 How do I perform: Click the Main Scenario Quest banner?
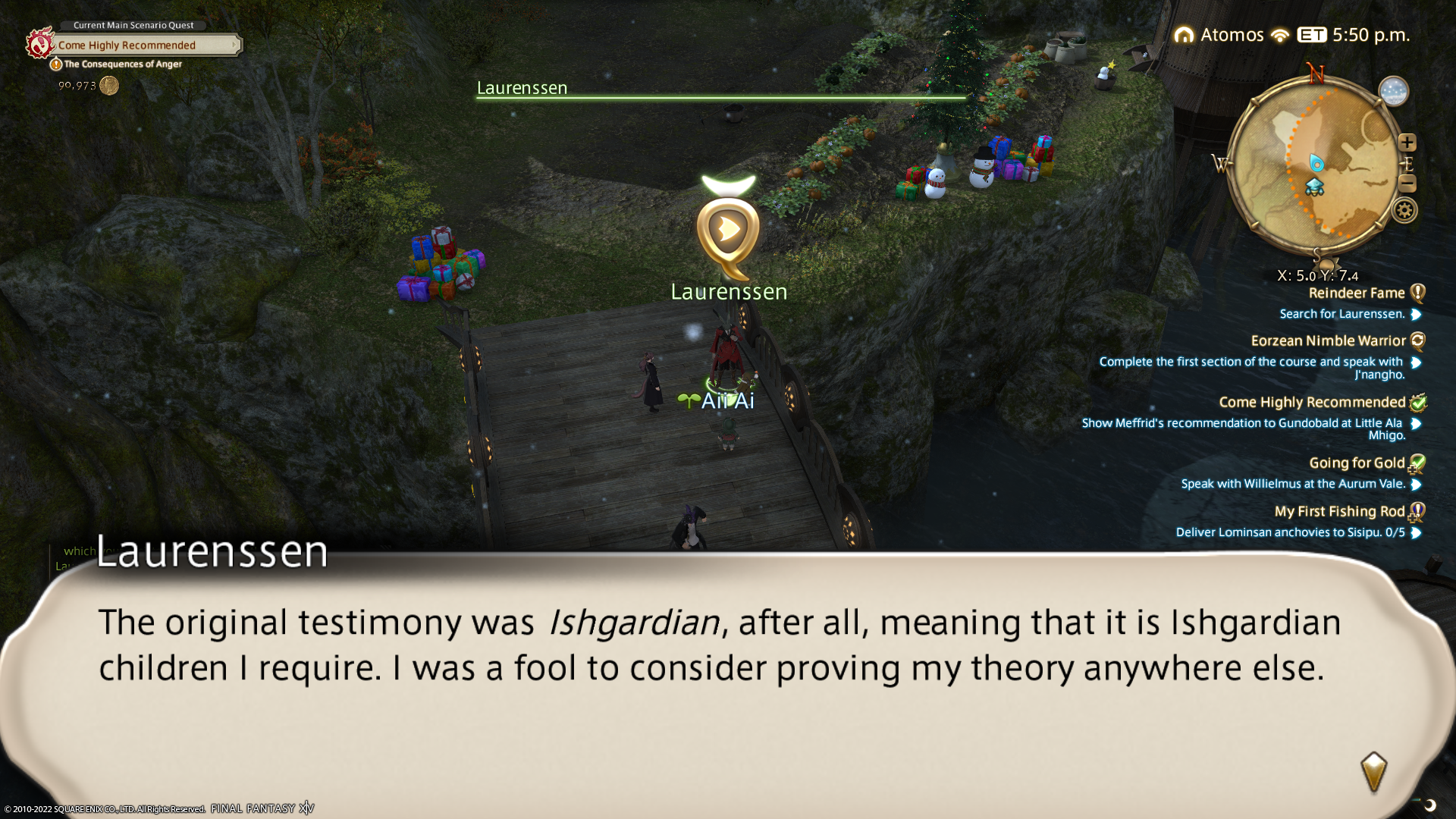[x=144, y=45]
